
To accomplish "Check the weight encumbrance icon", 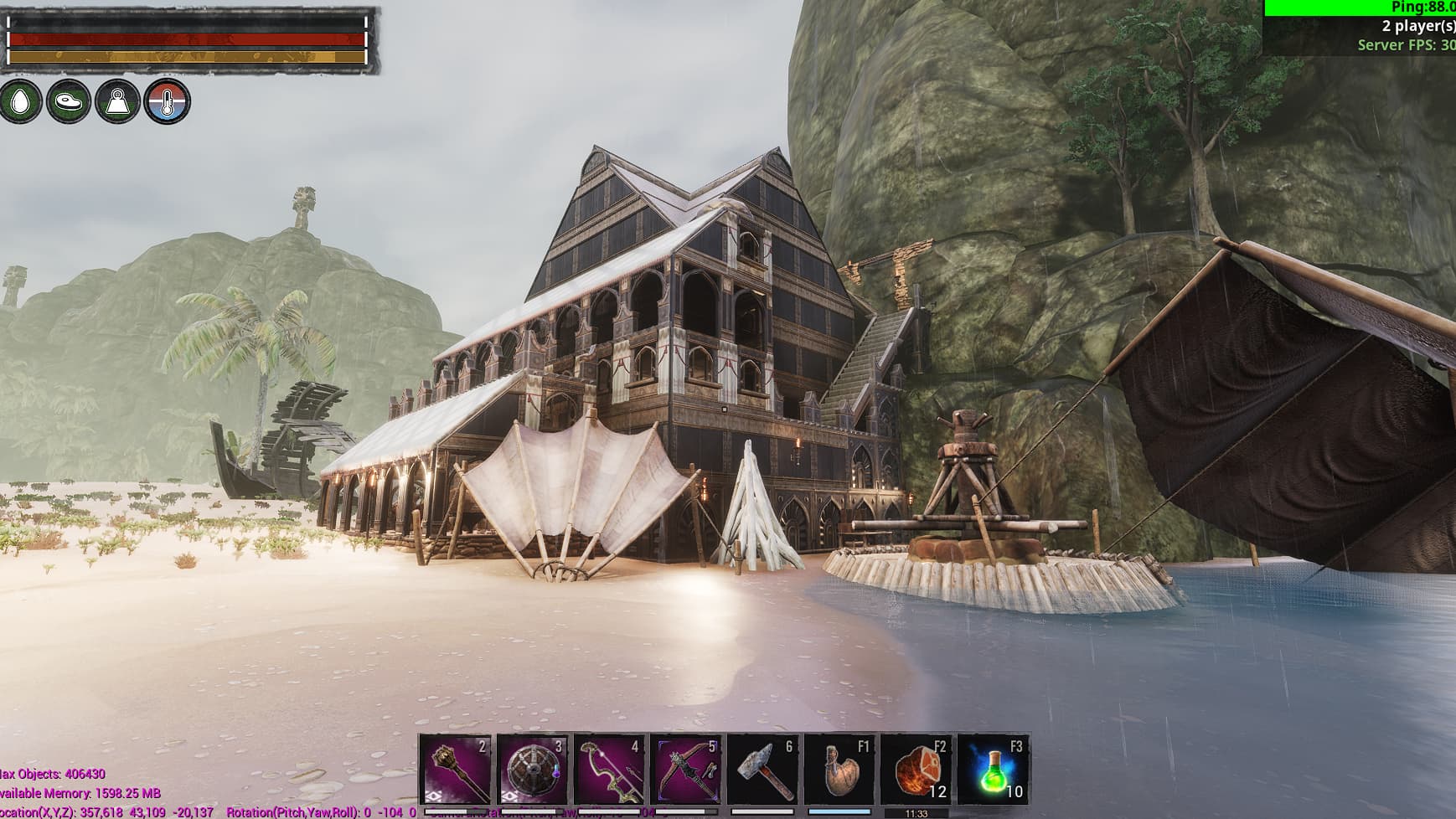I will [118, 102].
